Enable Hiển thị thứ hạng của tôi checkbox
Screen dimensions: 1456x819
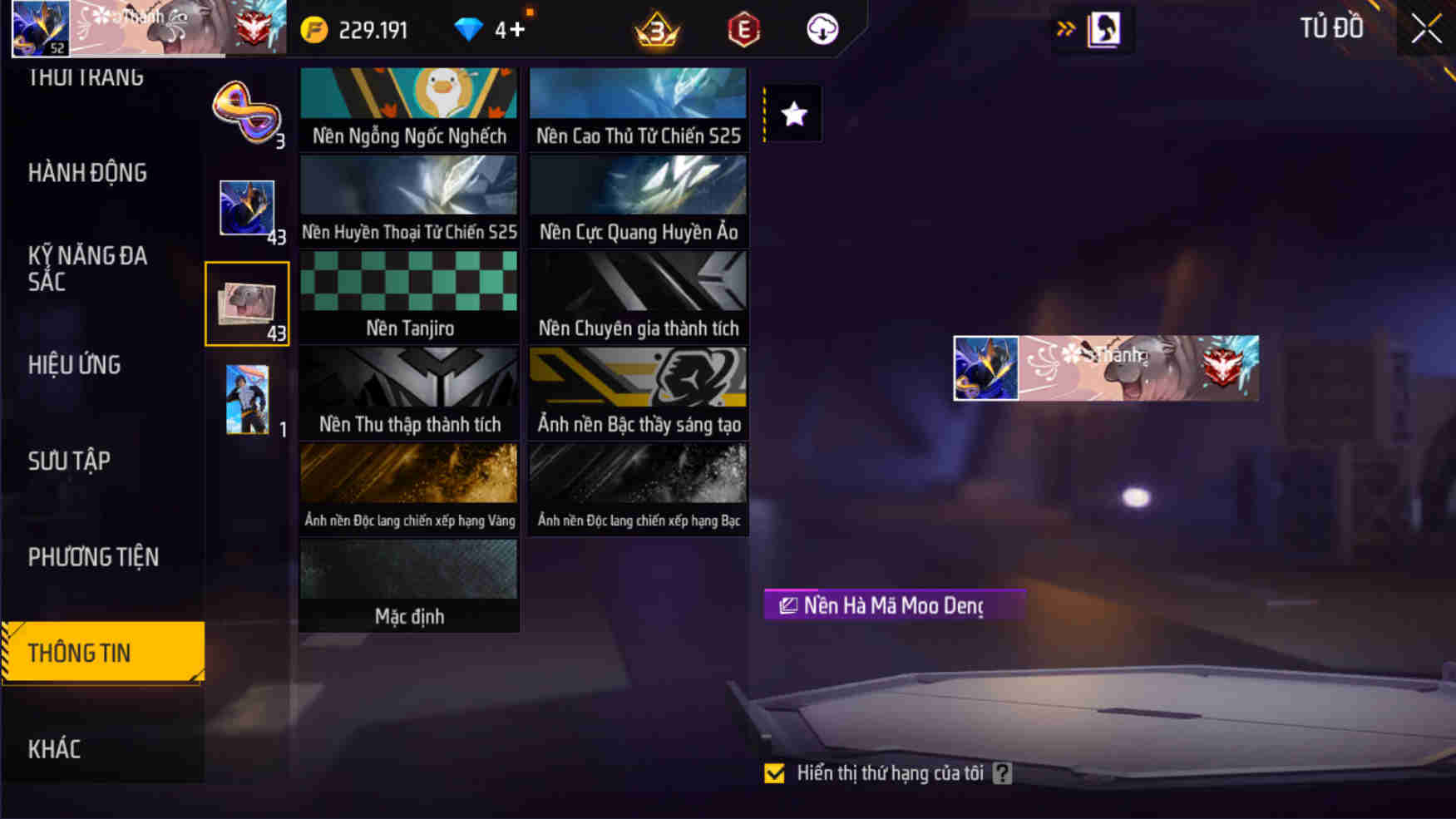point(774,773)
